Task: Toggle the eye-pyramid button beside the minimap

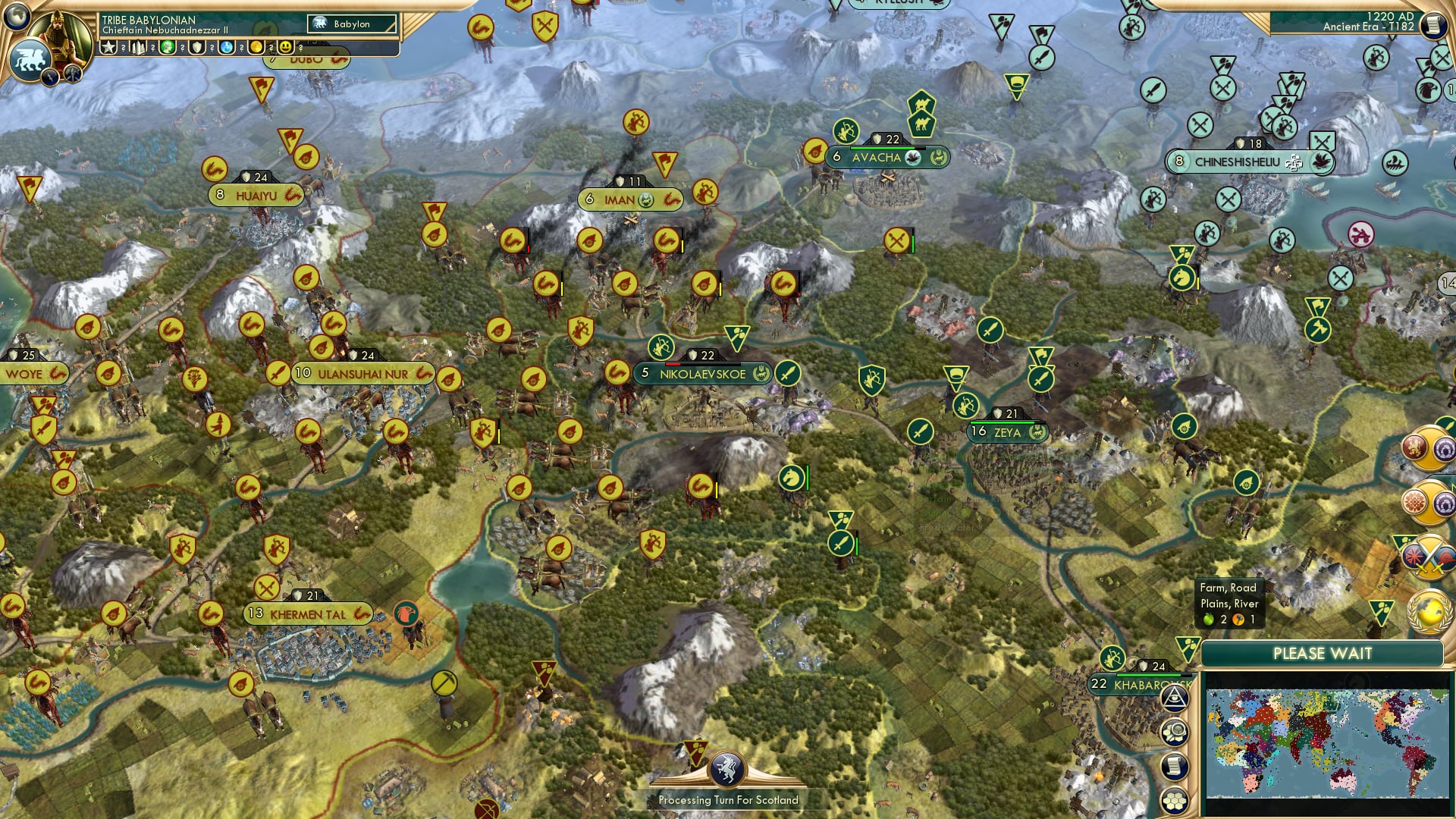Action: pos(1175,698)
